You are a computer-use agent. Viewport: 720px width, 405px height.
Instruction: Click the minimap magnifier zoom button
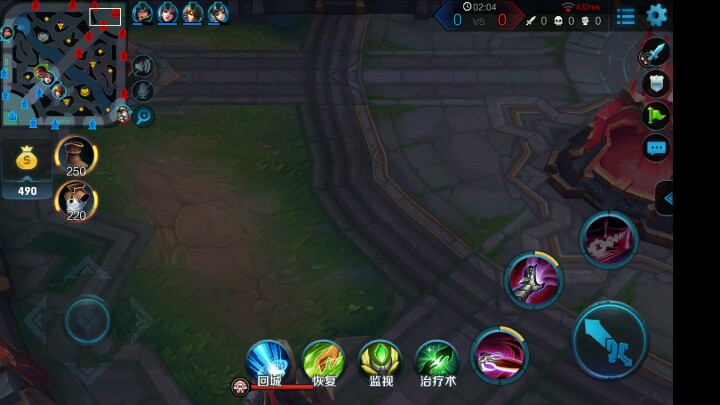tap(143, 116)
